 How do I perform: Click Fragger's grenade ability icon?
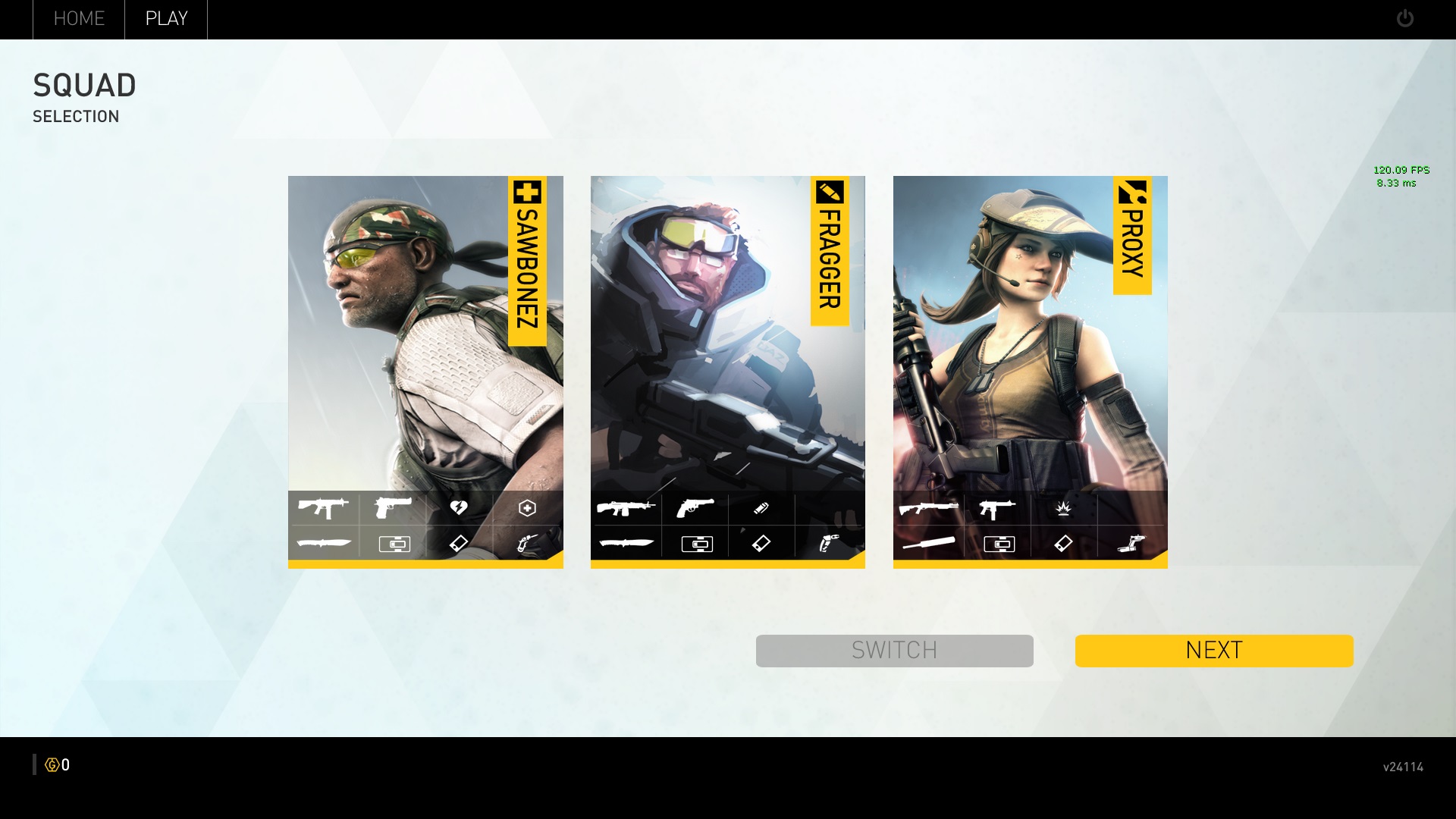761,507
